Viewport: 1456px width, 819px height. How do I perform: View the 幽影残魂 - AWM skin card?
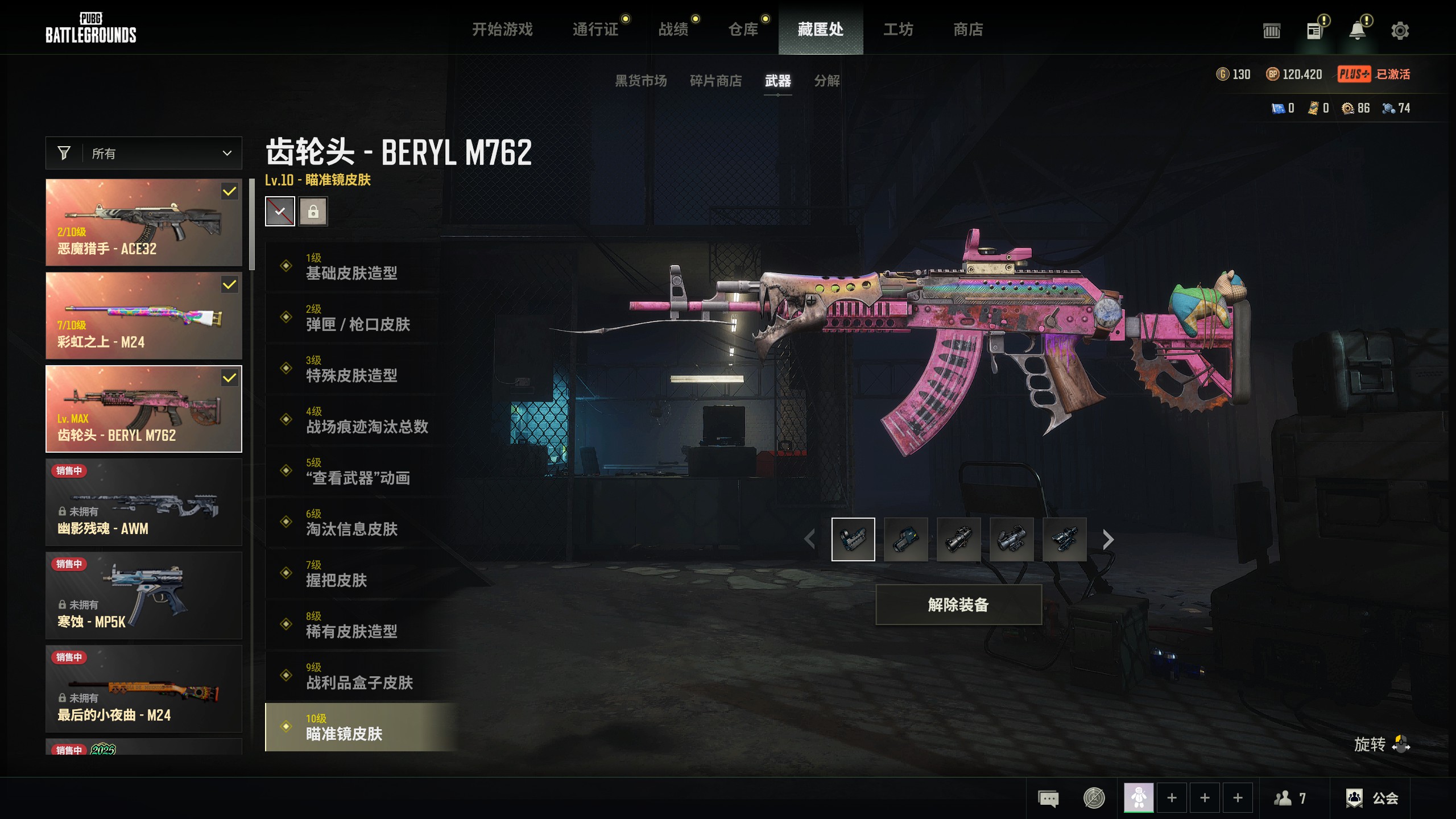(x=144, y=502)
